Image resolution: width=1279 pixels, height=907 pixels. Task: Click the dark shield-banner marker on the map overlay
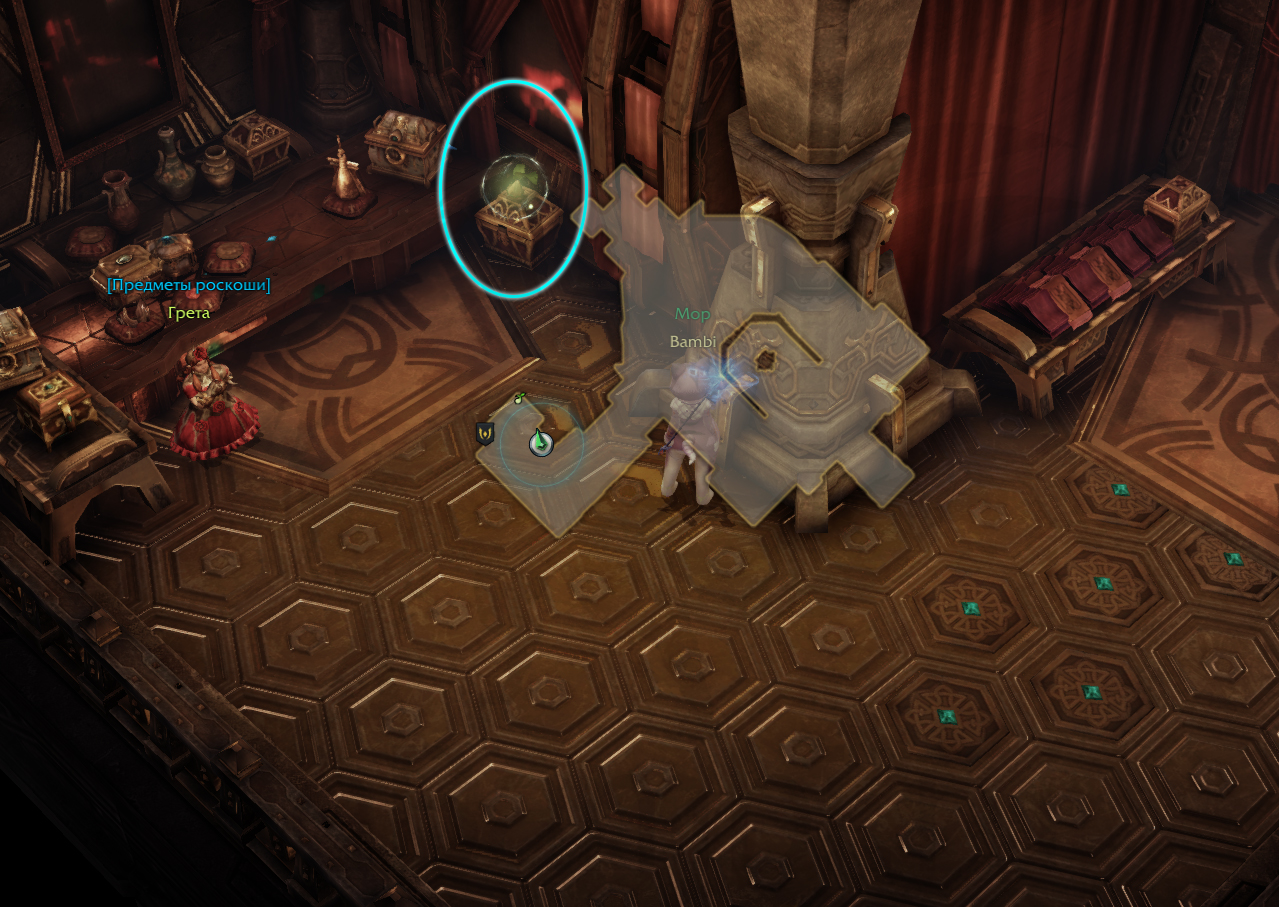tap(485, 433)
